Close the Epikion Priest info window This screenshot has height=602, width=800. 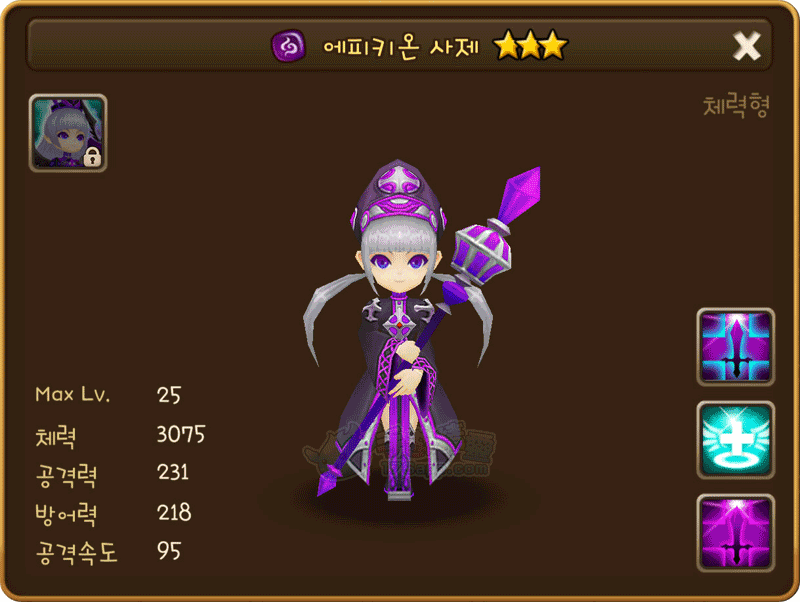pos(747,45)
